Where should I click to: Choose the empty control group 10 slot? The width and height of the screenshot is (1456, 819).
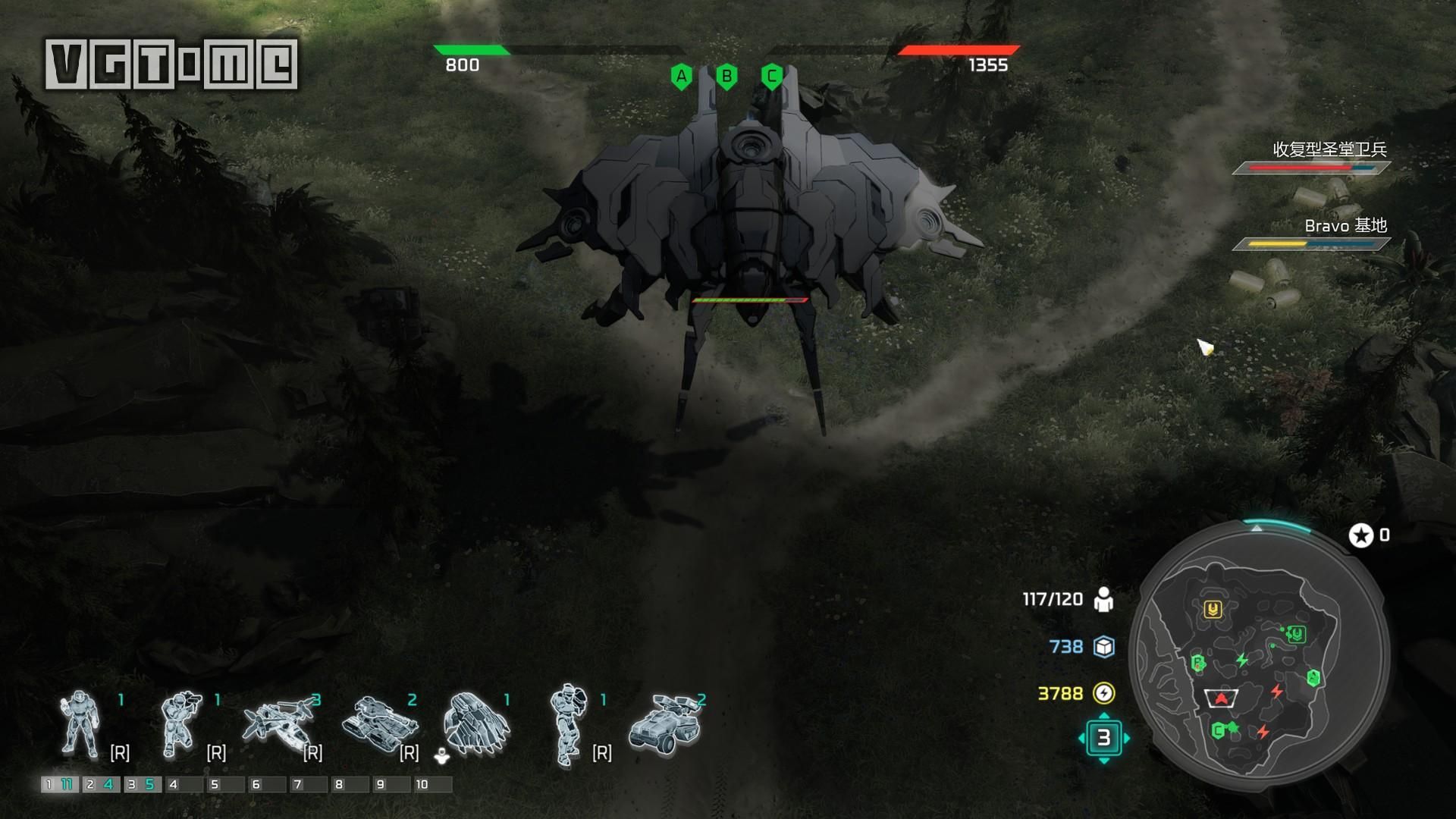(x=432, y=784)
